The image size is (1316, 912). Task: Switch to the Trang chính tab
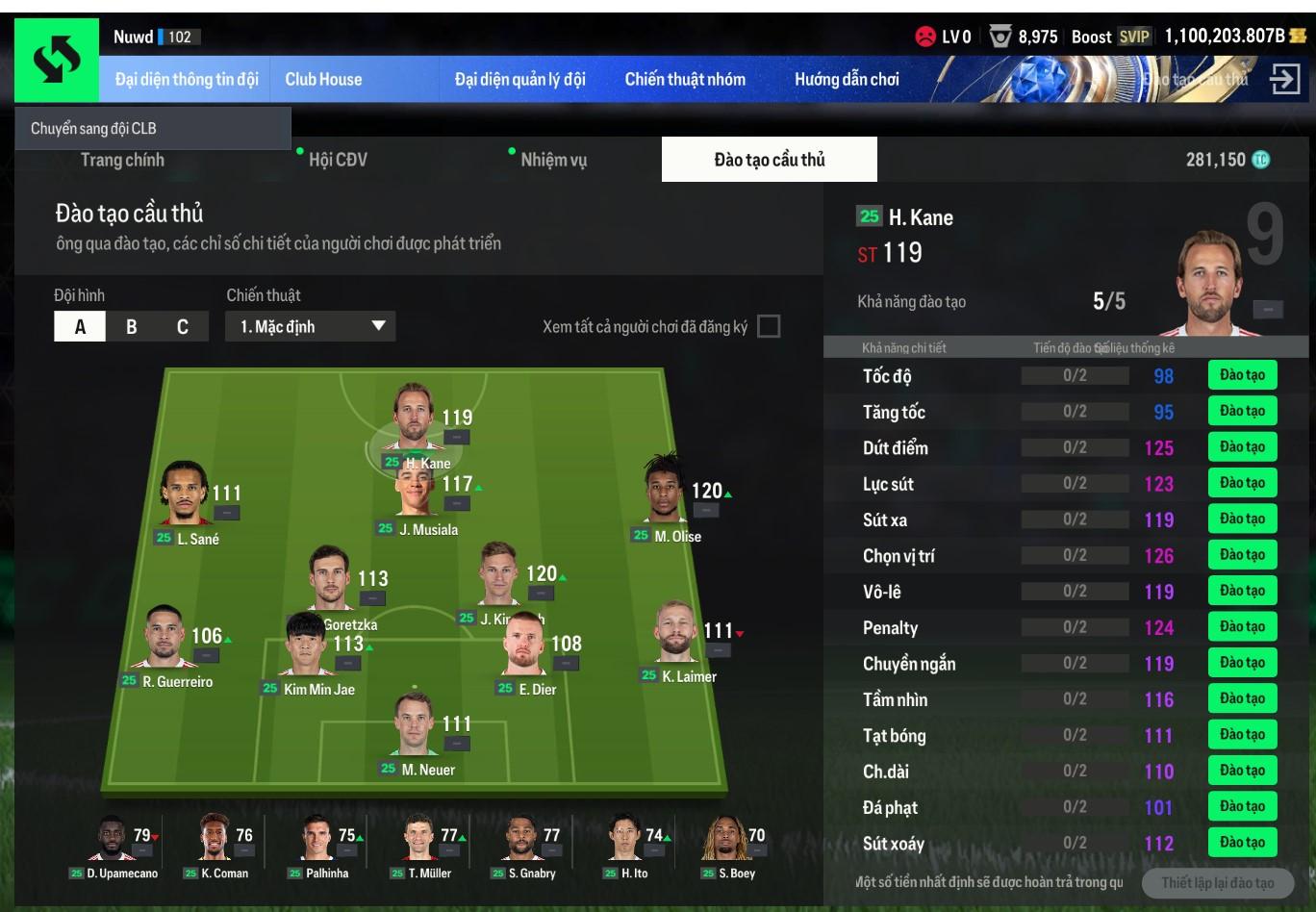(x=122, y=160)
